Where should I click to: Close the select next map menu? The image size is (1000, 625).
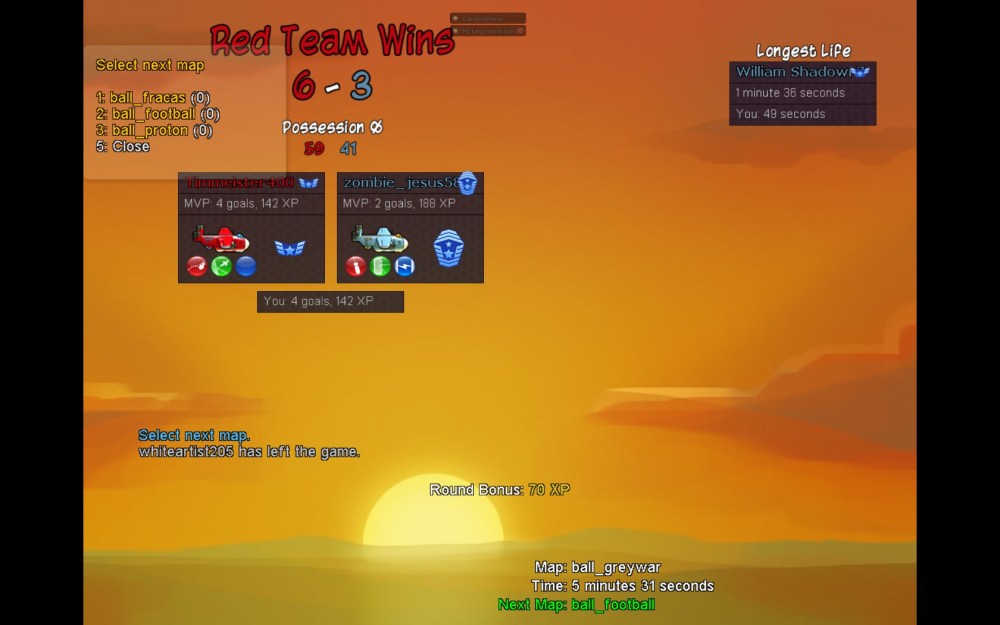click(123, 146)
